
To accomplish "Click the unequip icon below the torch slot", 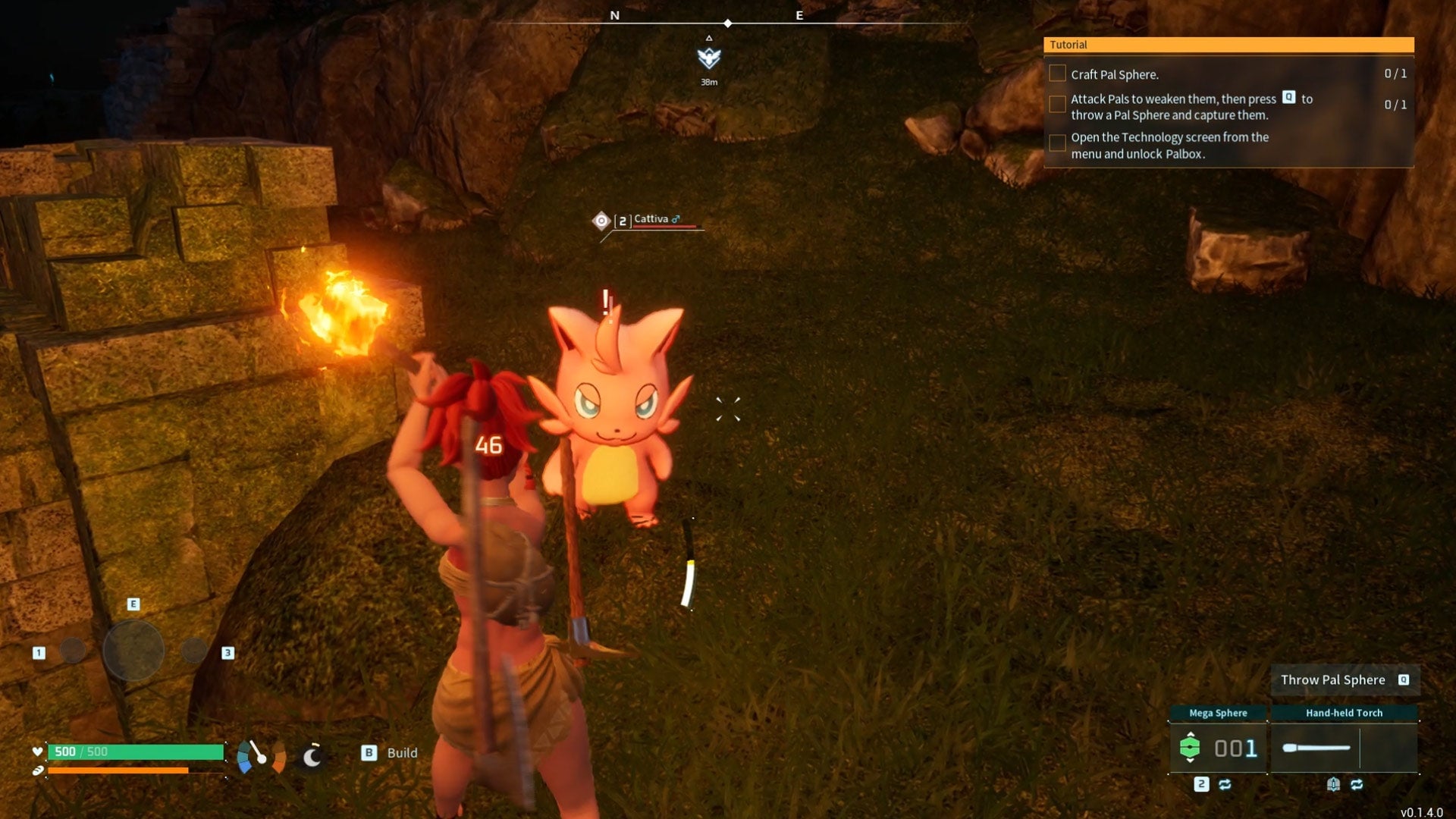I will [x=1334, y=786].
